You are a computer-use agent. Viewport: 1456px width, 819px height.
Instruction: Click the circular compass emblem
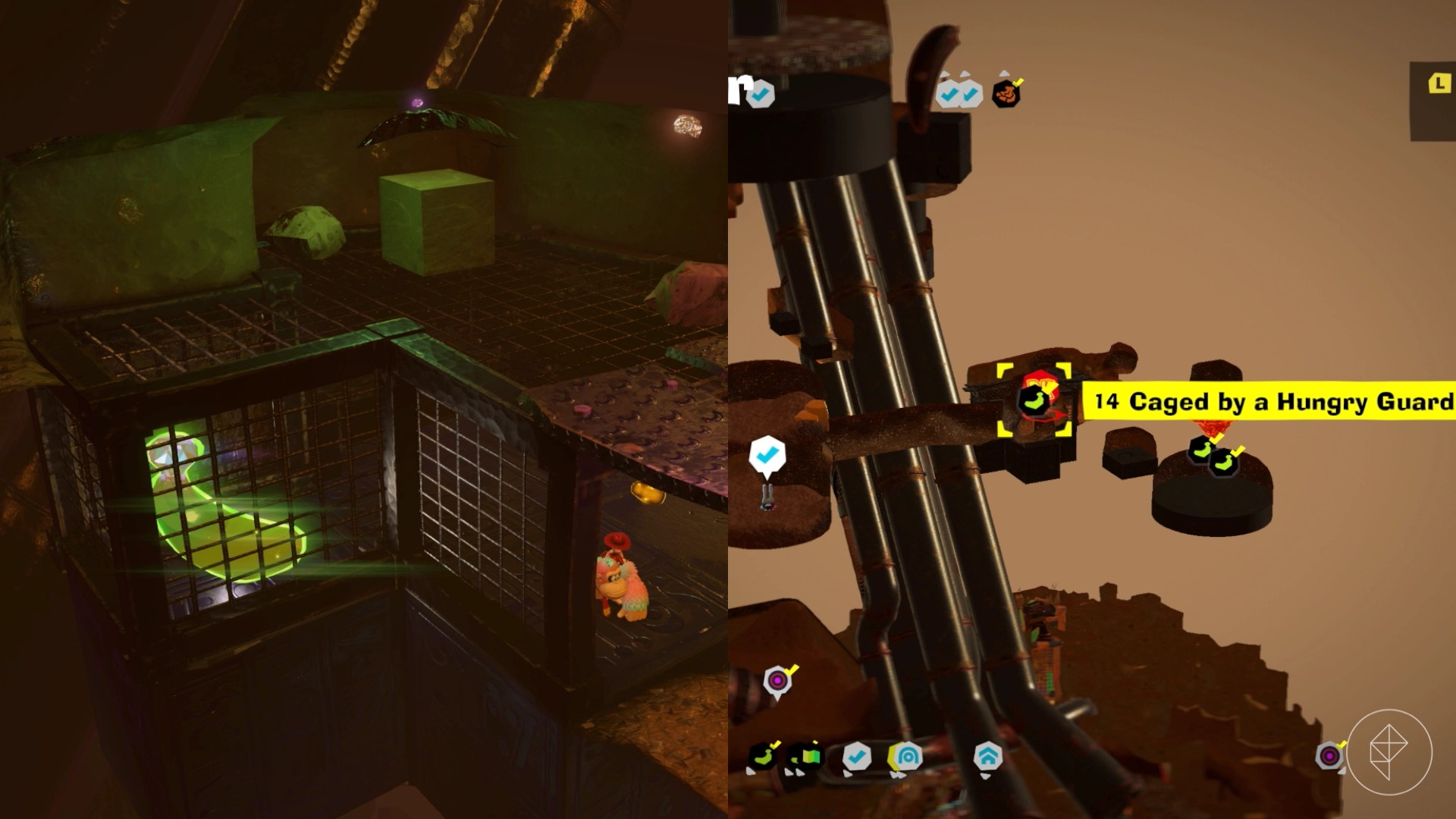tap(1389, 752)
